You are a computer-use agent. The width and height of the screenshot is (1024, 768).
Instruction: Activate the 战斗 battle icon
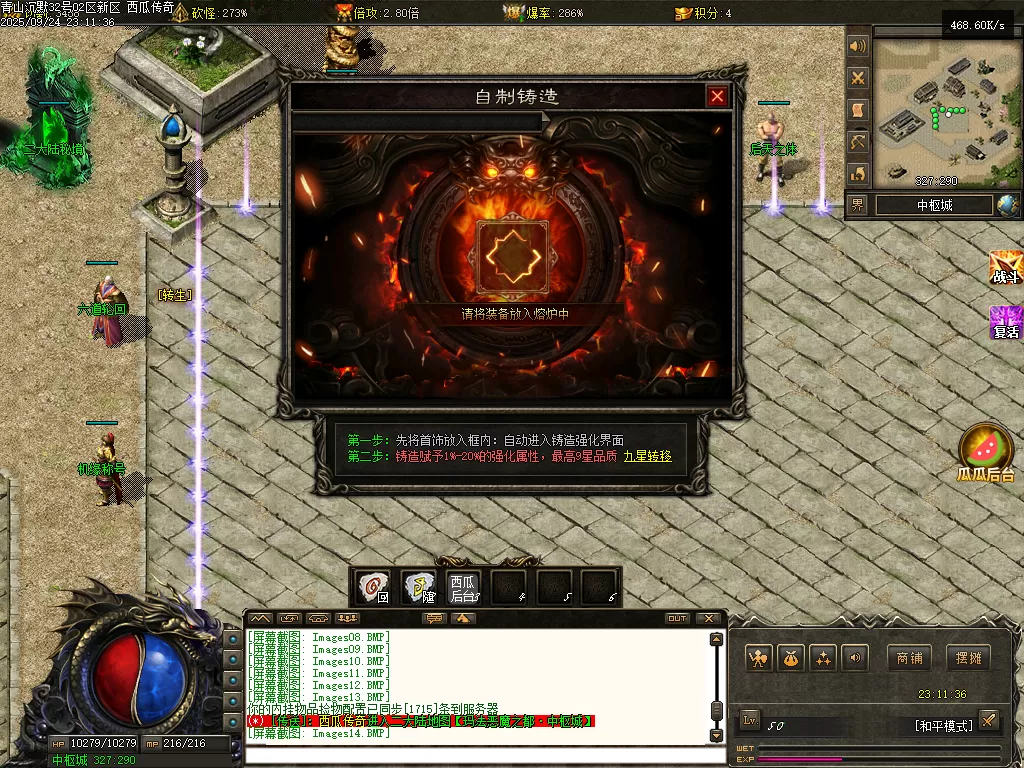click(1005, 267)
